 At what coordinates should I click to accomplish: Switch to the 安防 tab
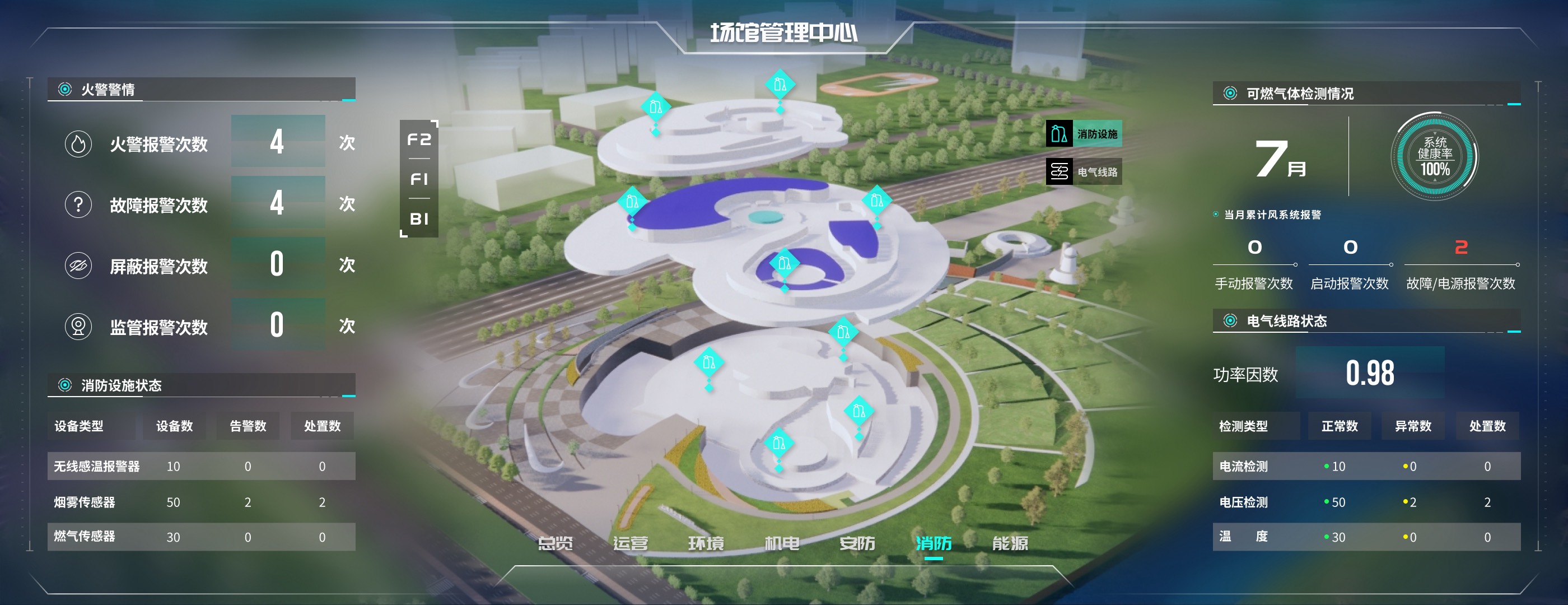point(858,544)
